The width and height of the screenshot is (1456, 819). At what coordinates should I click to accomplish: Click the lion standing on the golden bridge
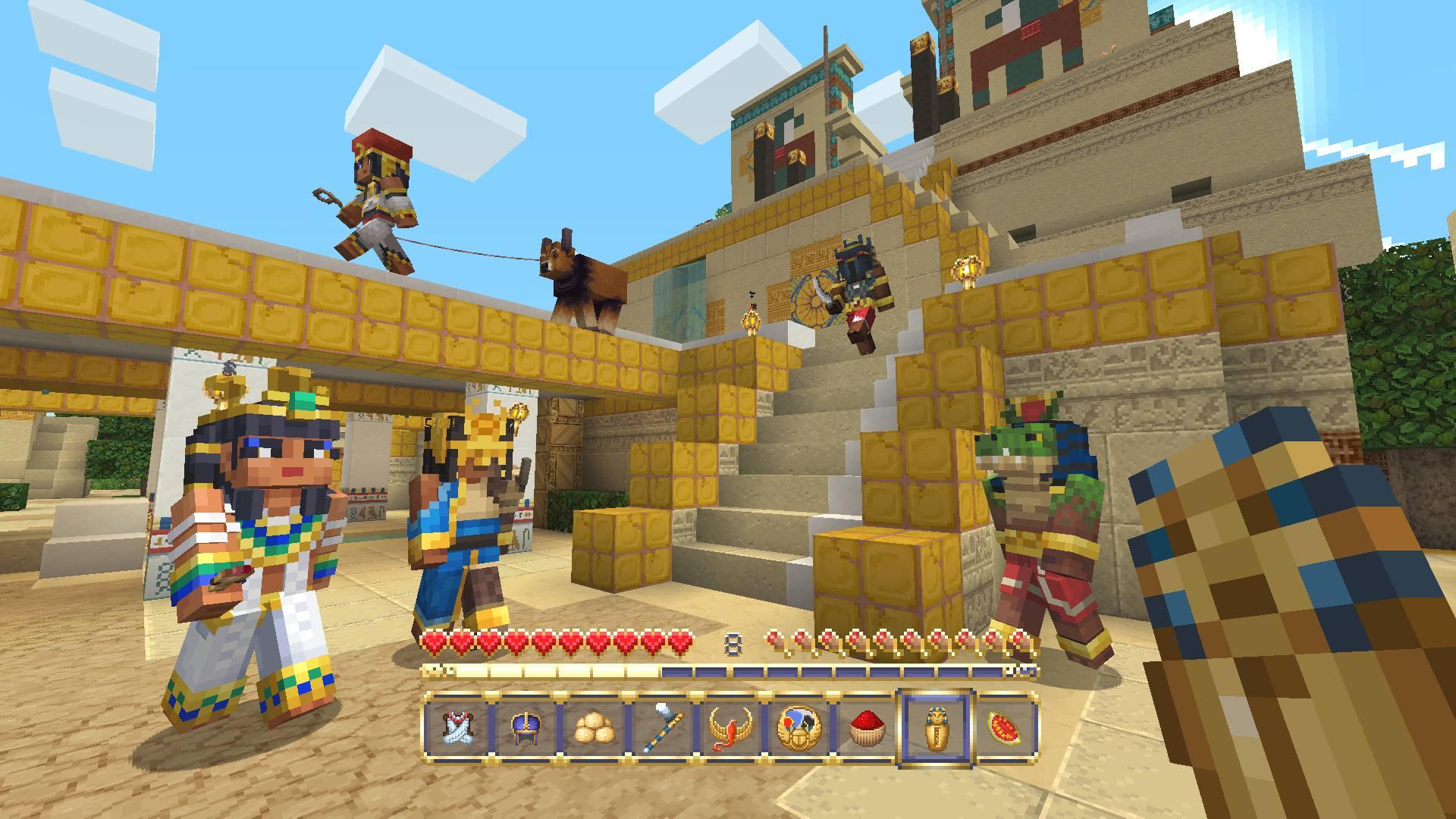(x=584, y=281)
